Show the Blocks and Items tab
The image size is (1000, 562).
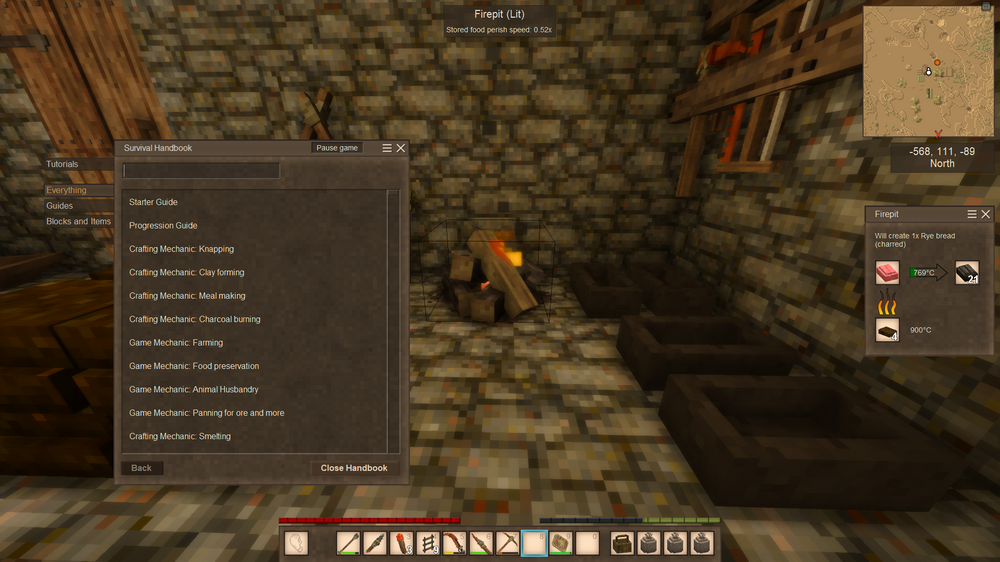(79, 222)
